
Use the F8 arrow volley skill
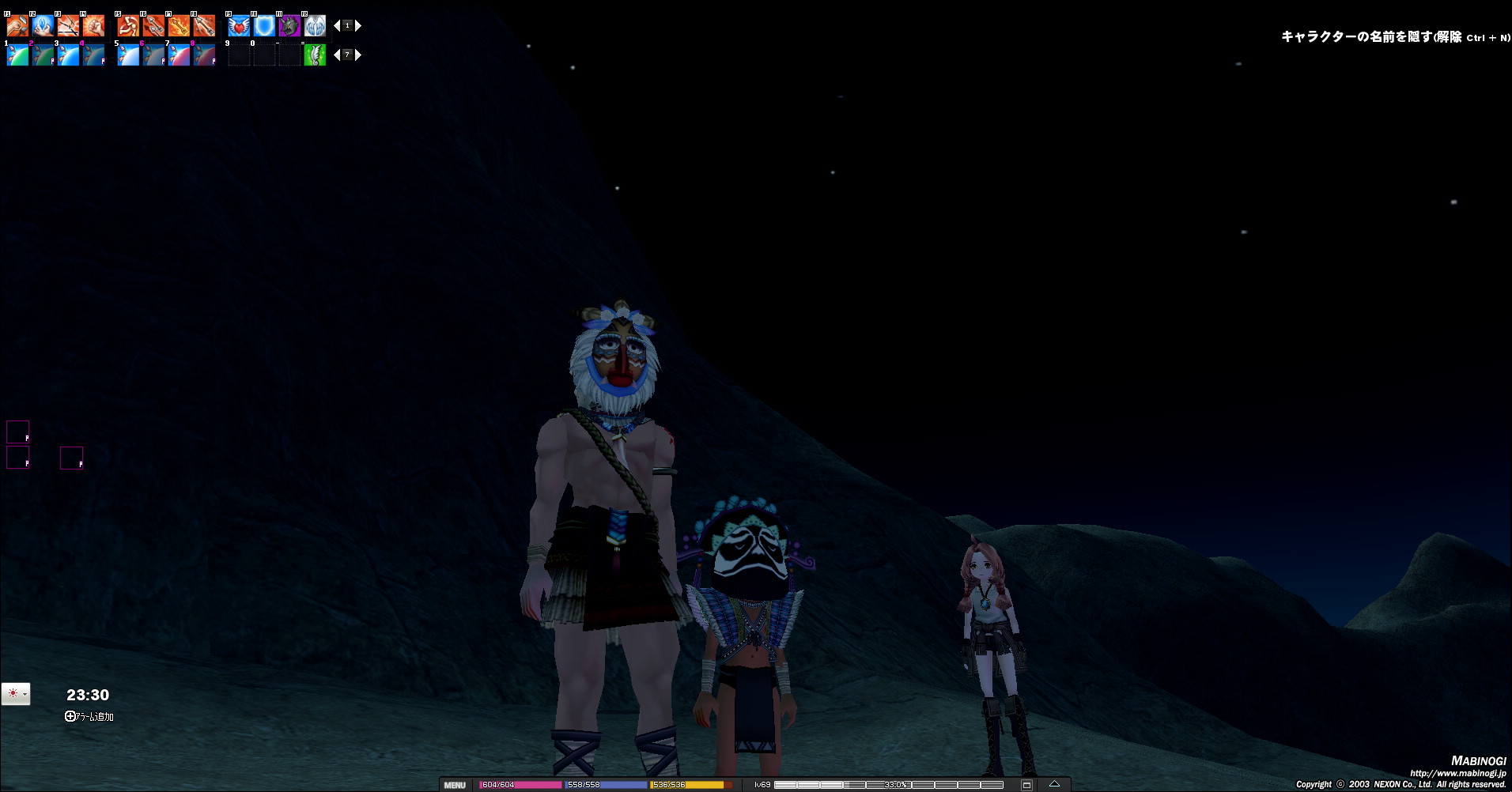[x=204, y=26]
